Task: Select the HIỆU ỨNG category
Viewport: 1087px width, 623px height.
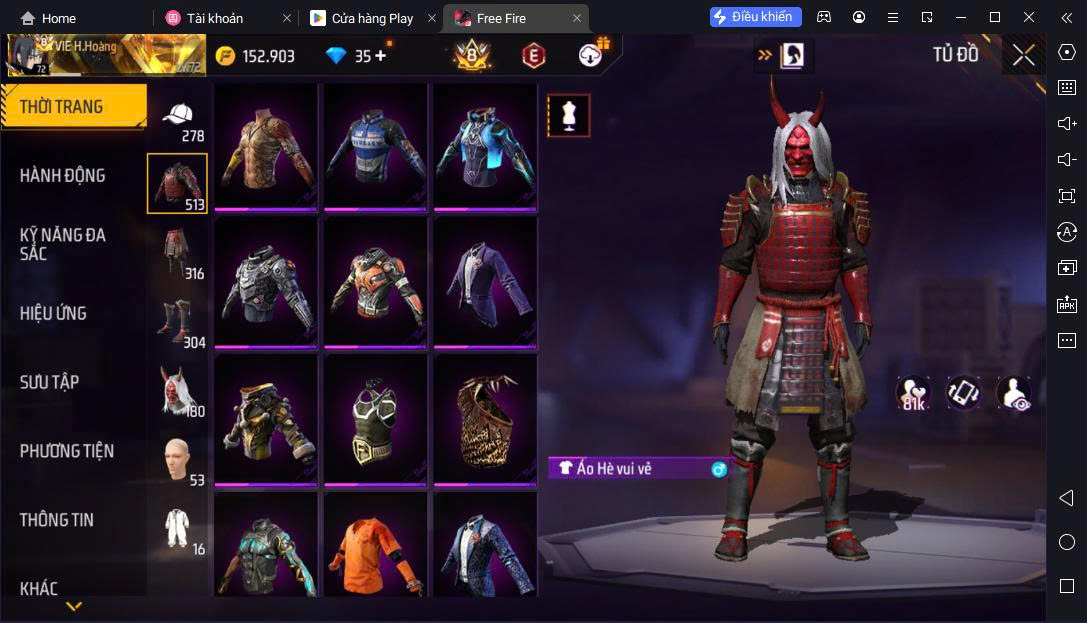Action: 53,314
